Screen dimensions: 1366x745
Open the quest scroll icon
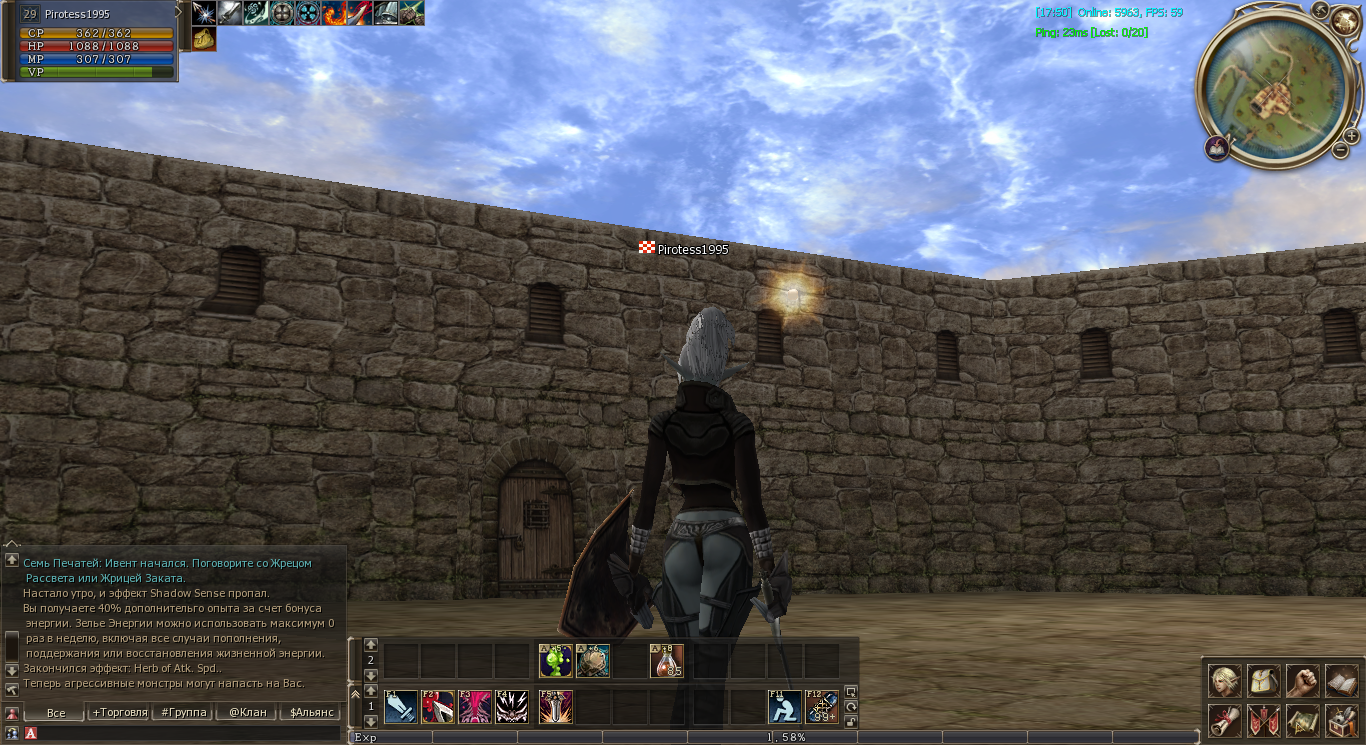point(1225,720)
